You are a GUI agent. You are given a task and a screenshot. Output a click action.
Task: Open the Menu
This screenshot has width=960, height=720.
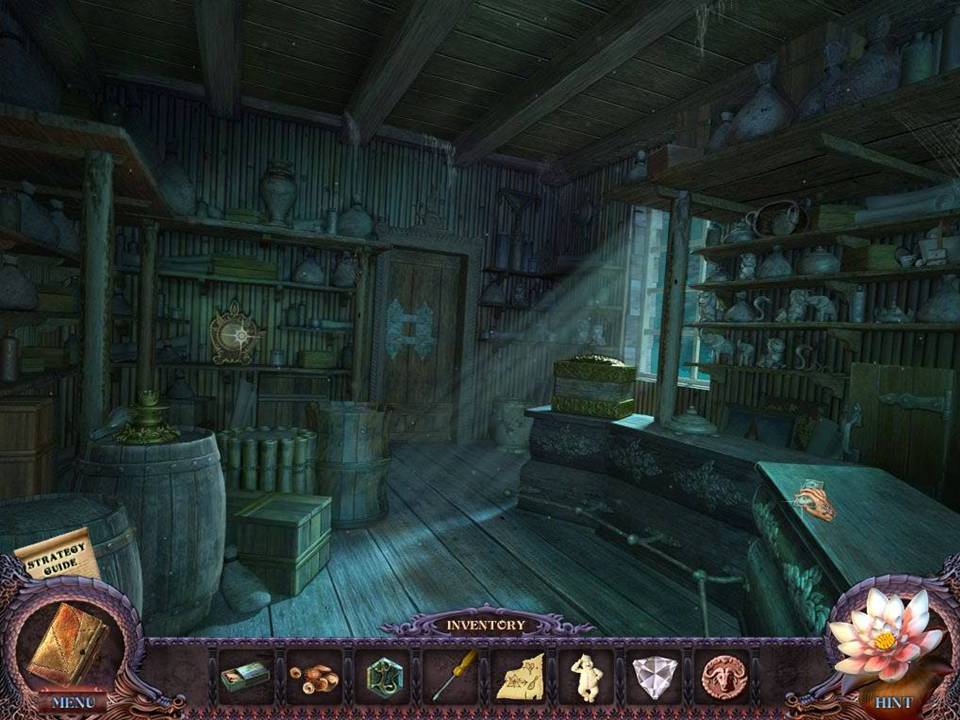tap(71, 701)
